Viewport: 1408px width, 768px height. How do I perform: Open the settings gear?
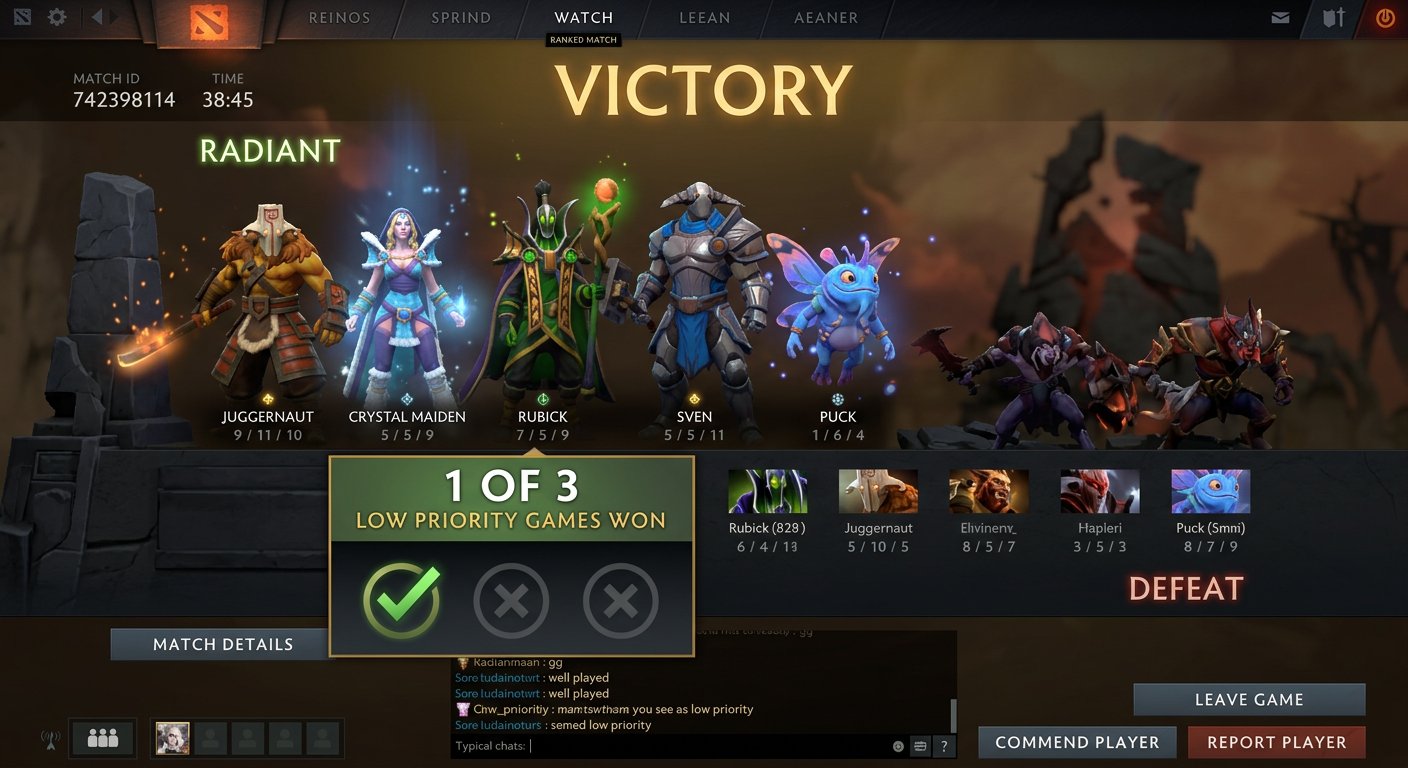(x=57, y=16)
